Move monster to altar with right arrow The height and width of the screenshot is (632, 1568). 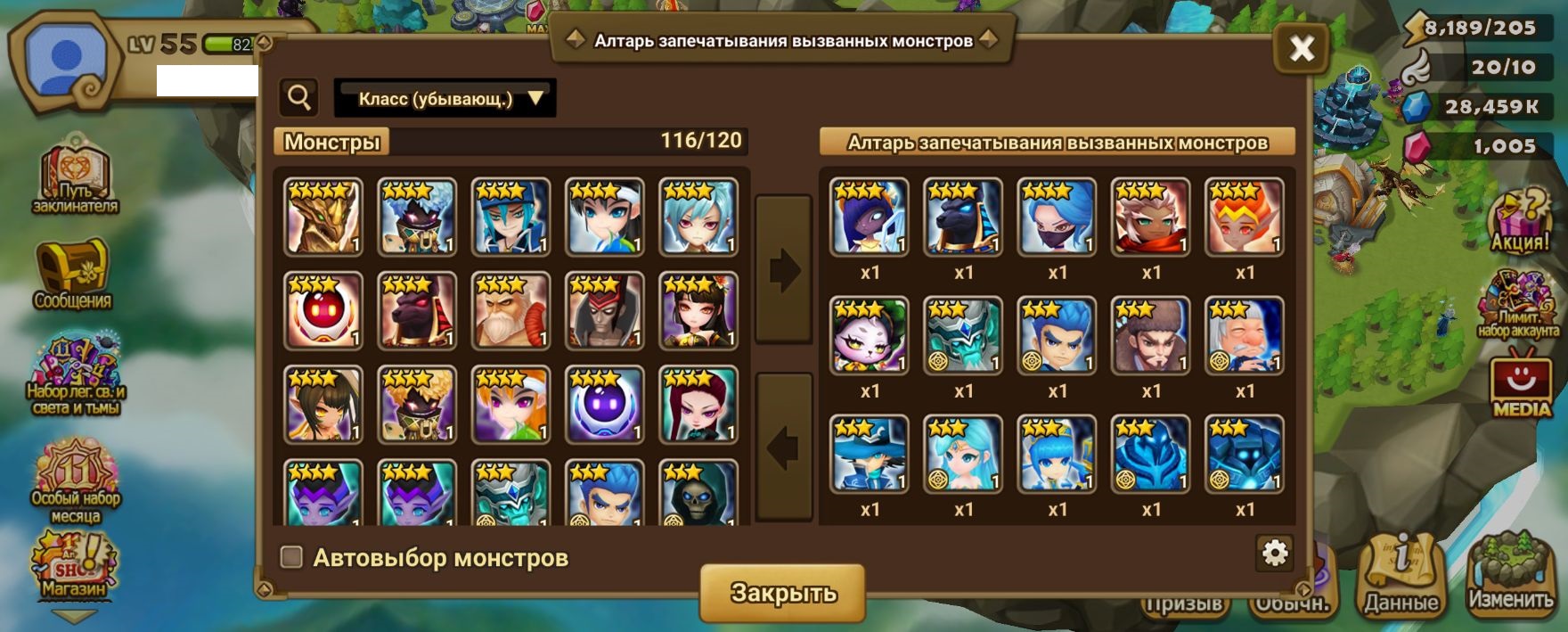pyautogui.click(x=784, y=270)
